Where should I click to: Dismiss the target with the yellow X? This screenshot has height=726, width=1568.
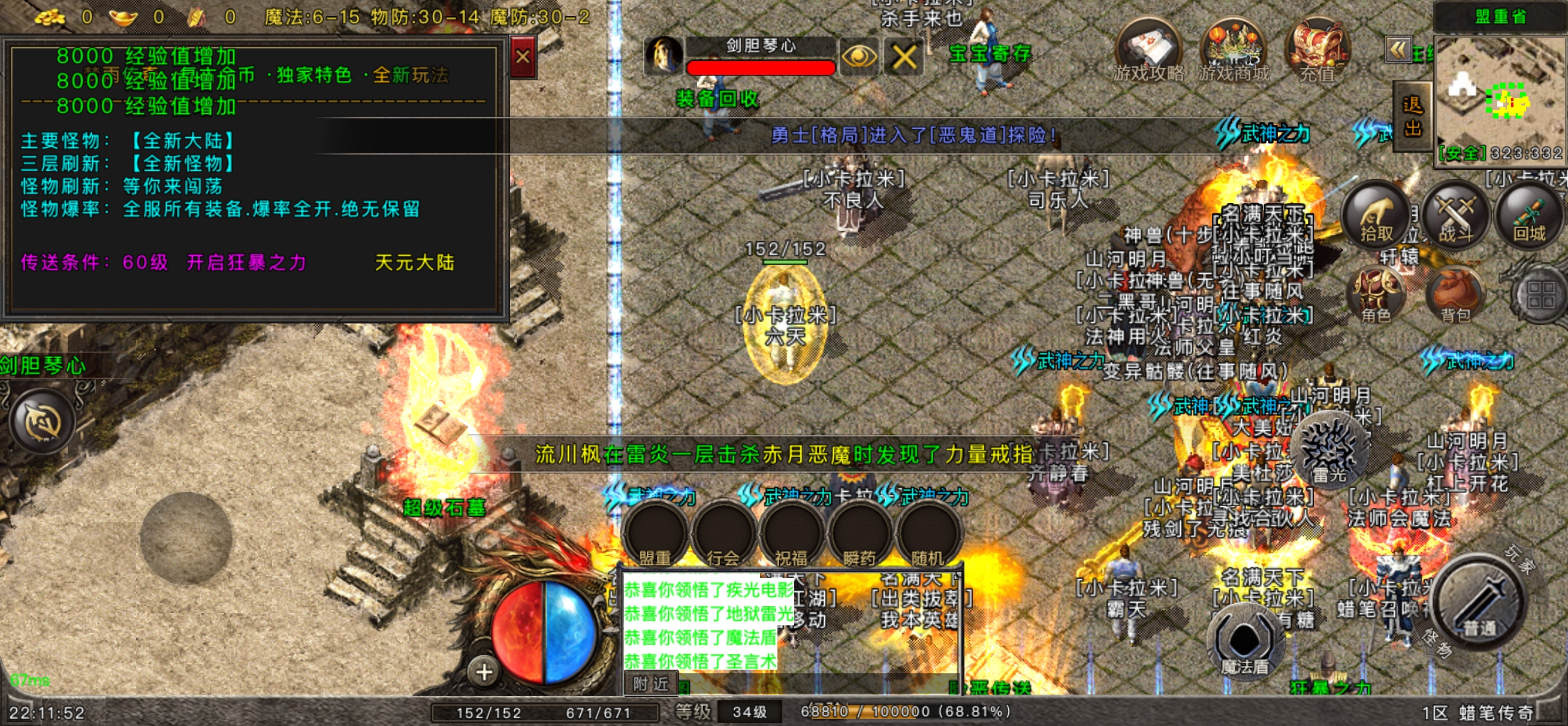tap(904, 57)
